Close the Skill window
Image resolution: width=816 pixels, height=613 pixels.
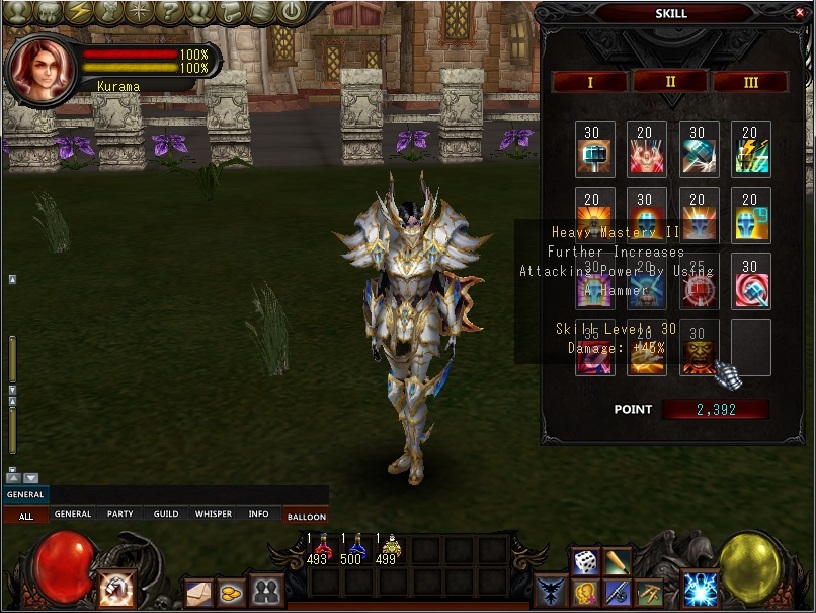point(799,13)
